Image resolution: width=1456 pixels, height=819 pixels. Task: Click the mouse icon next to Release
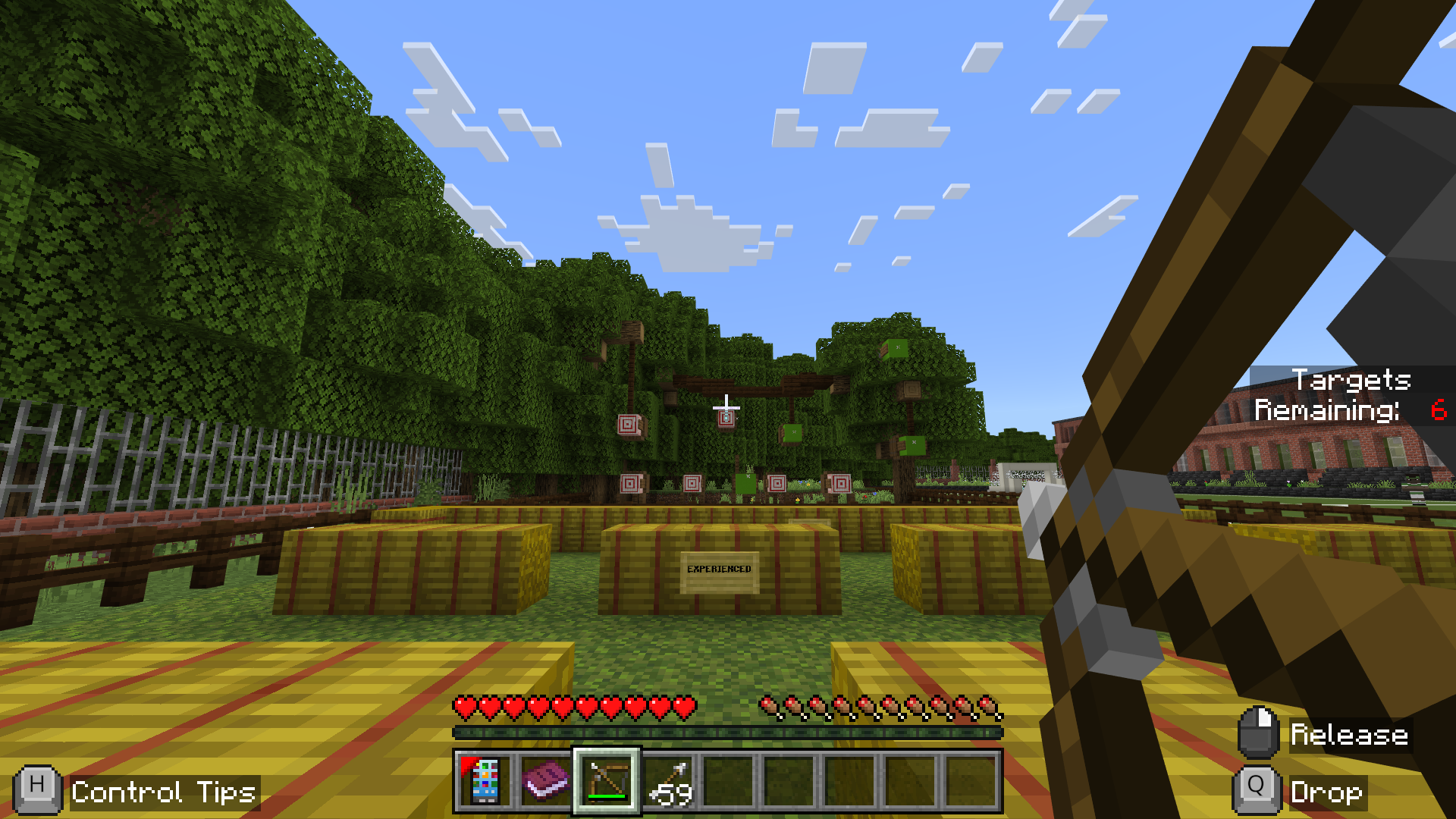pos(1259,733)
